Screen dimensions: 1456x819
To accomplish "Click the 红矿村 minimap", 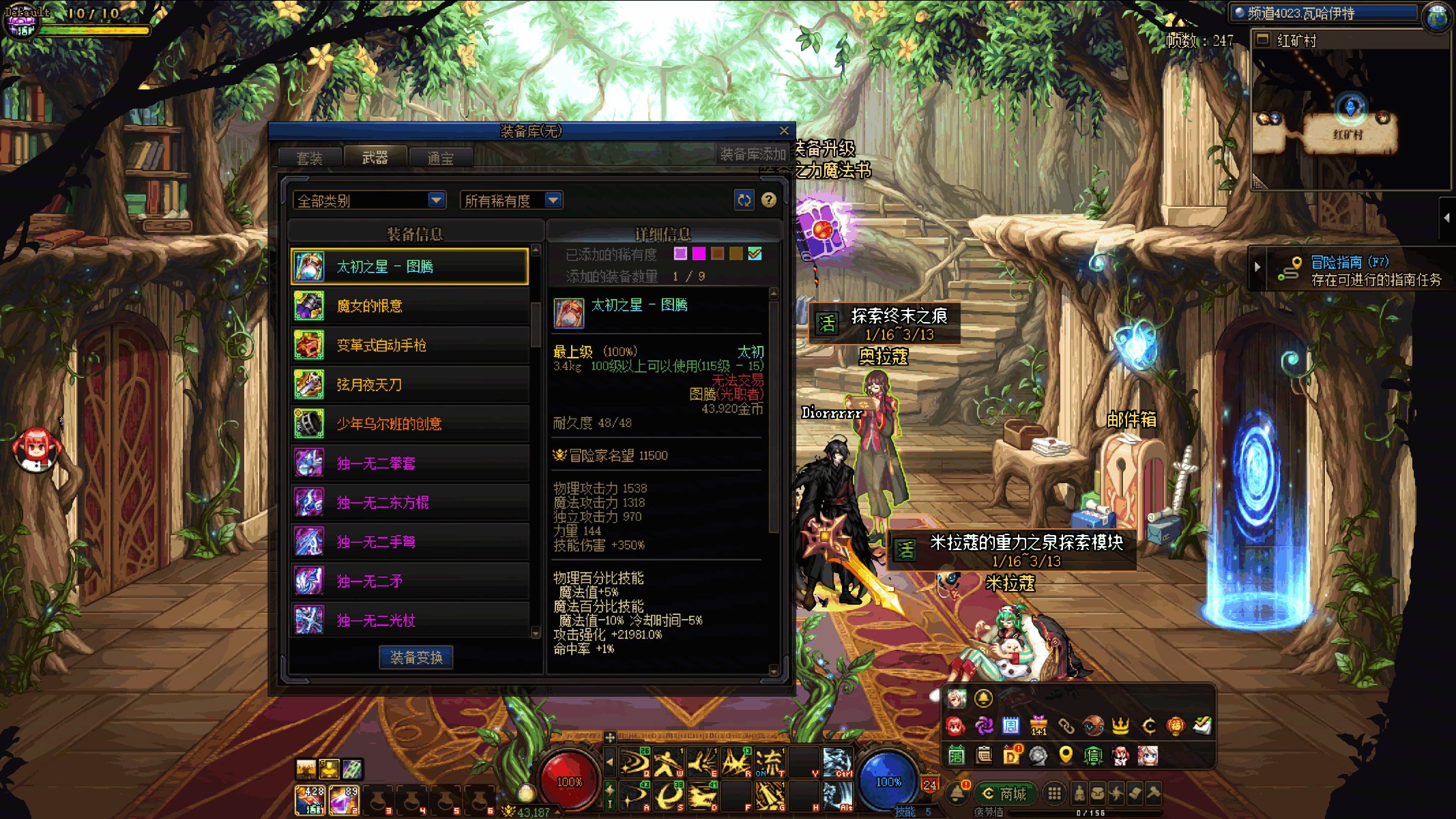I will point(1350,116).
